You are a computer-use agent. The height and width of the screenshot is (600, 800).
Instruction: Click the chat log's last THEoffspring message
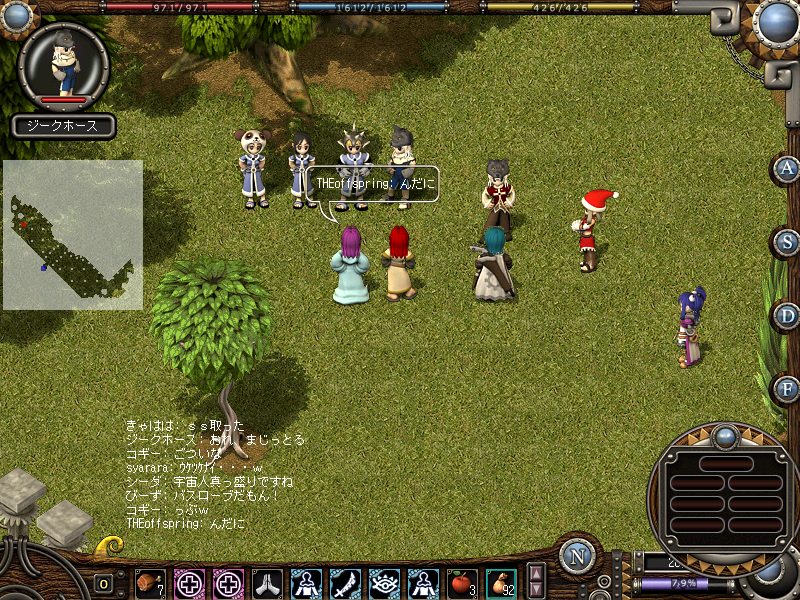tap(185, 523)
